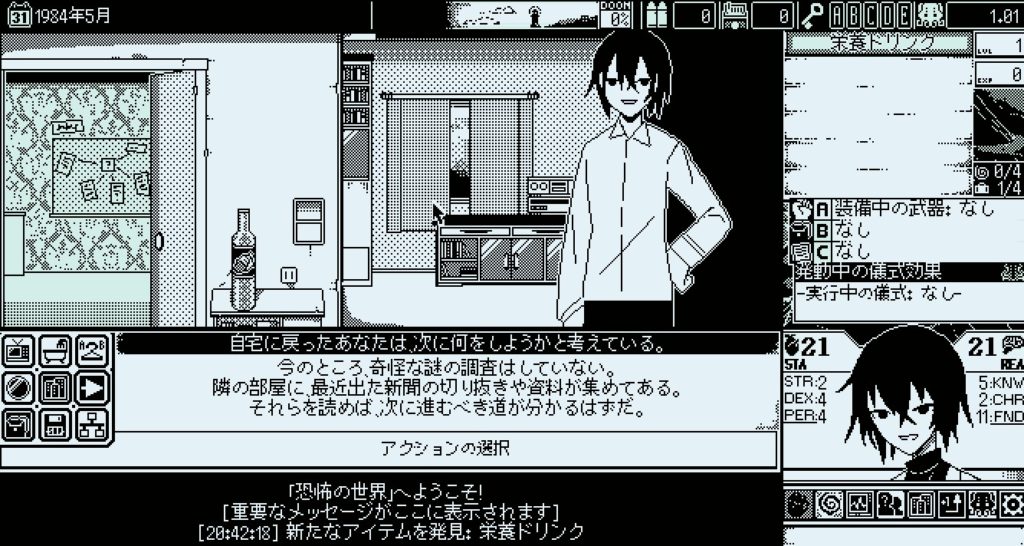Open the level-up plus-one arrow icon

(951, 504)
